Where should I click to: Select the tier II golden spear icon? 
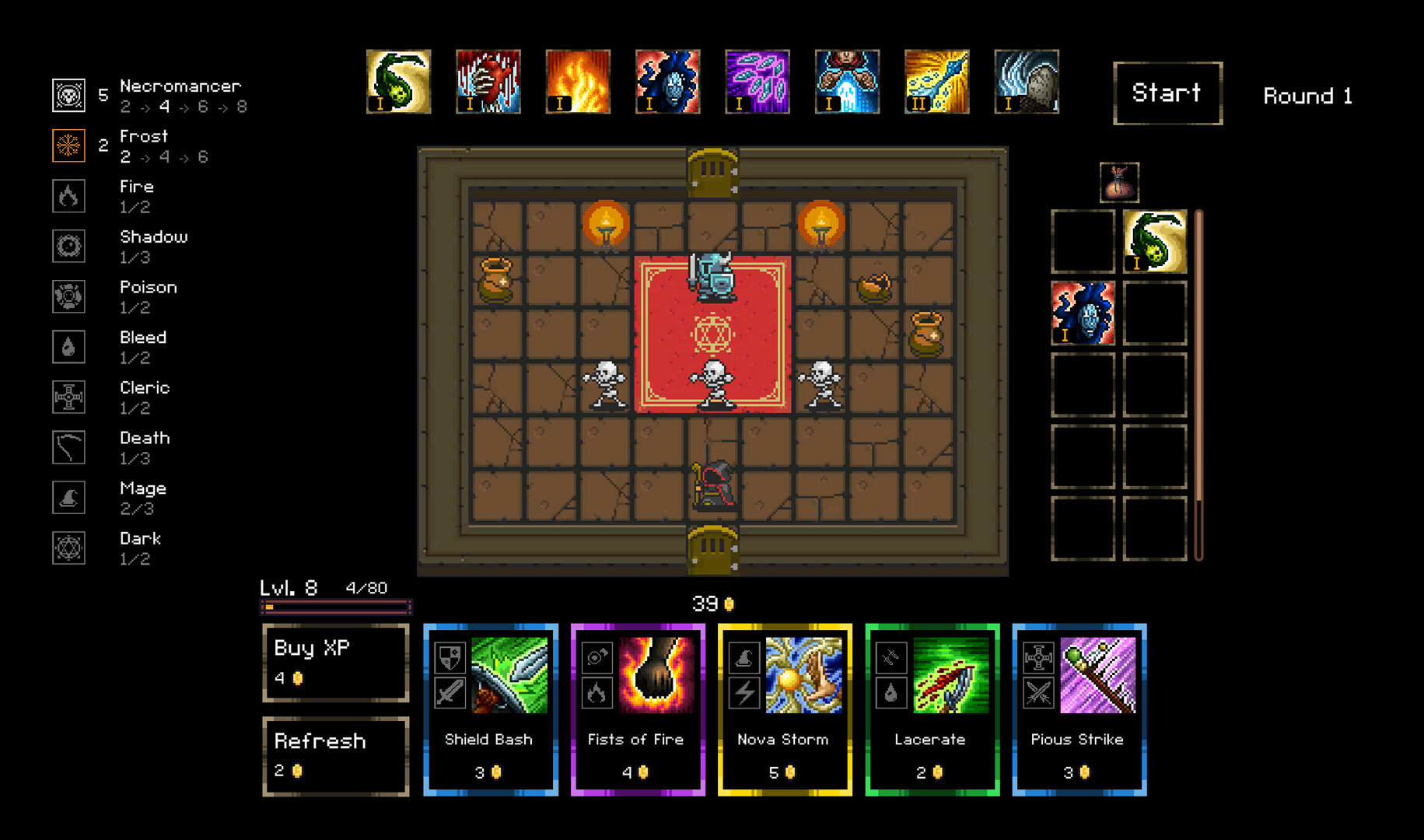(x=936, y=81)
